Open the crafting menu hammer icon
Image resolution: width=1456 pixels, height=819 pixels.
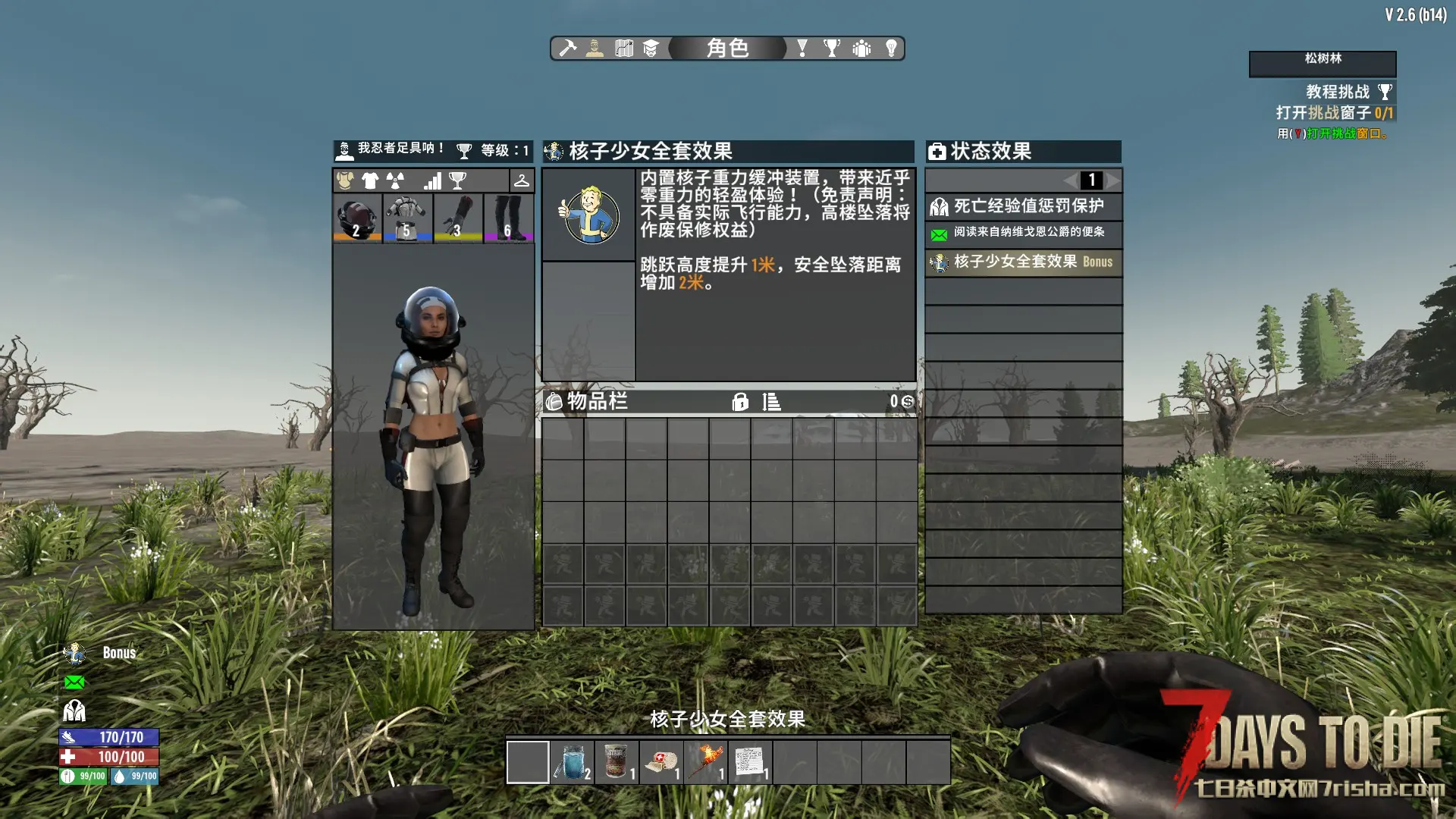pyautogui.click(x=567, y=49)
